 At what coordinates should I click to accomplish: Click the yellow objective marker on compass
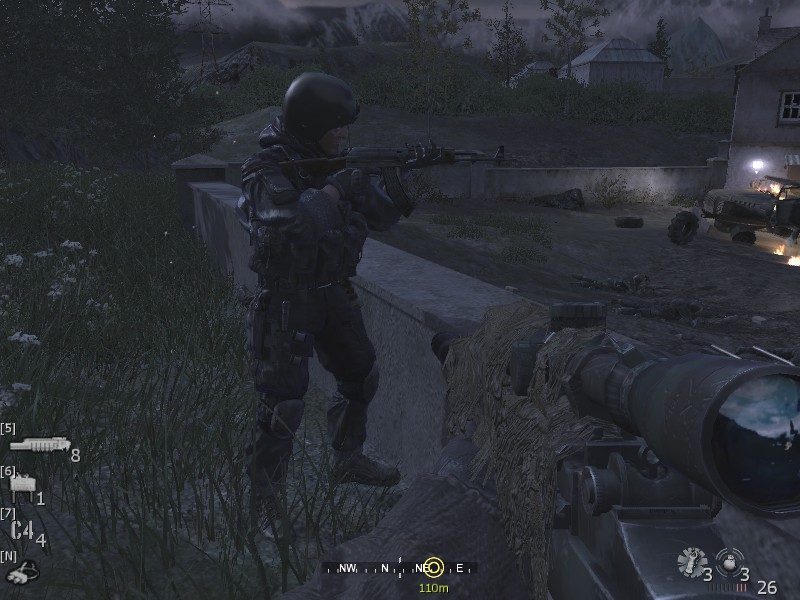433,568
